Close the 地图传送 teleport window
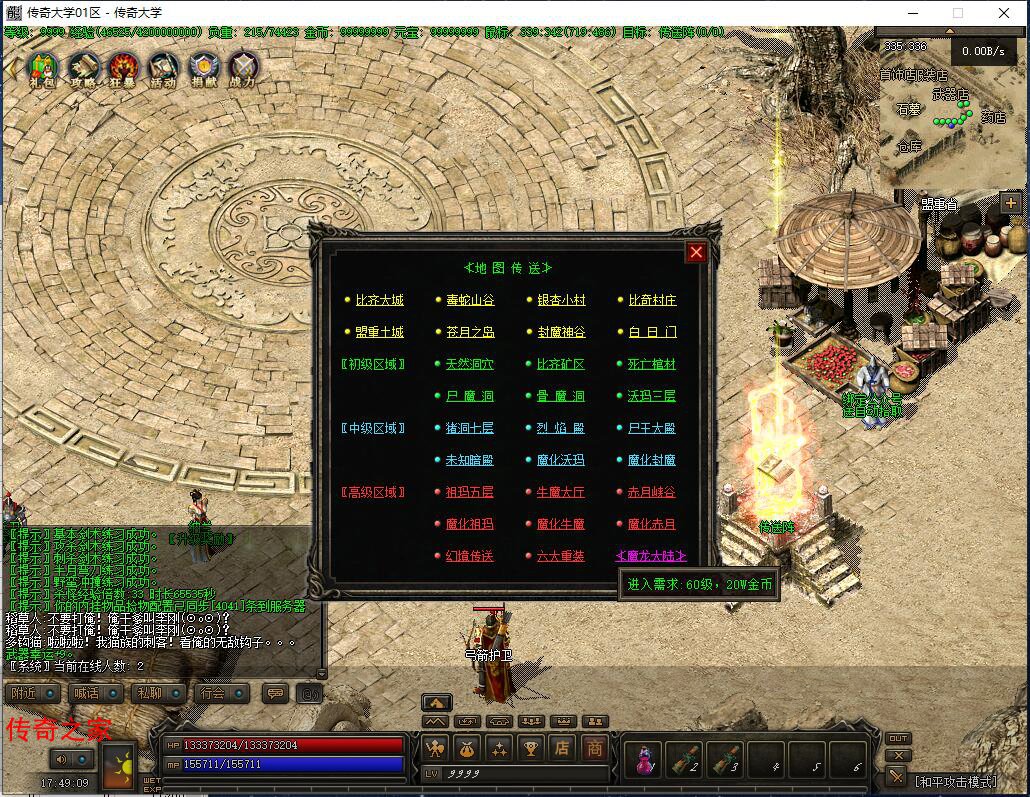 coord(696,252)
